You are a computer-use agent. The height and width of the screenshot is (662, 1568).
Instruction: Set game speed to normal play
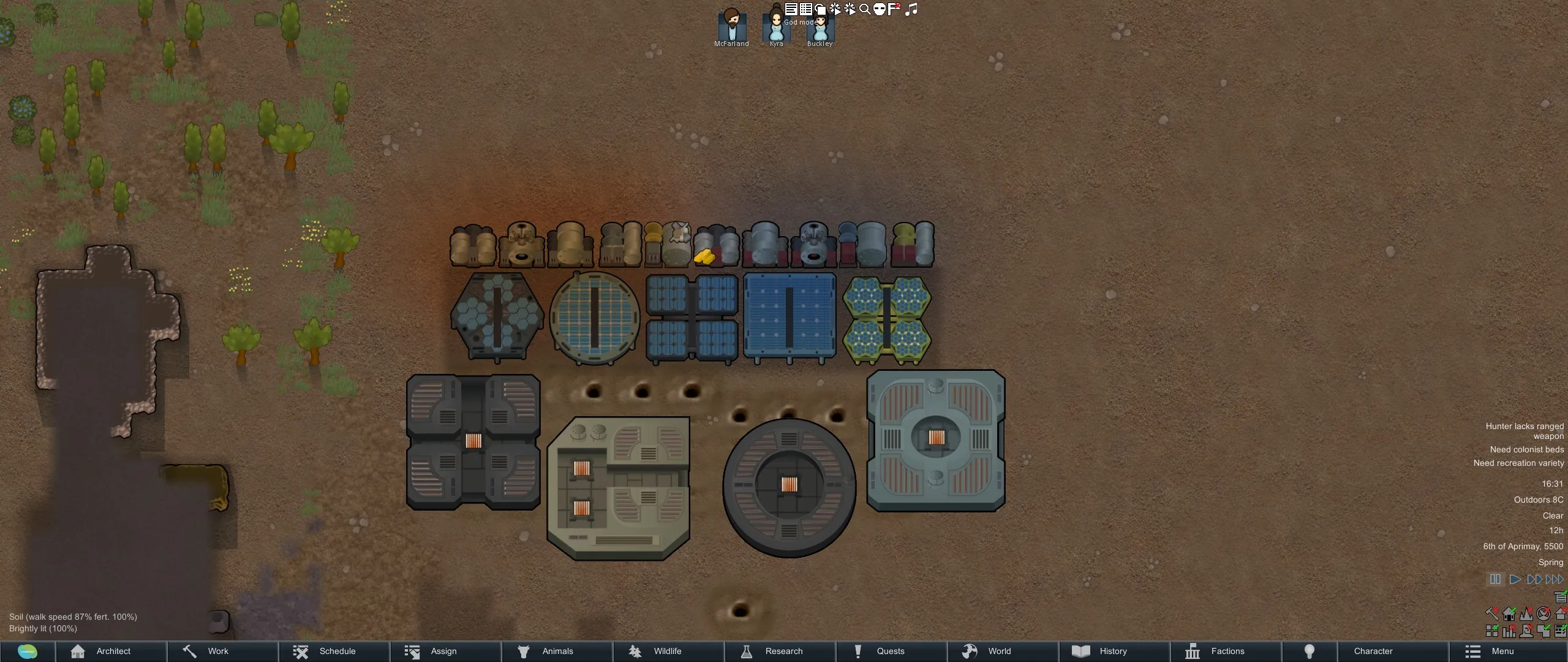(x=1515, y=579)
